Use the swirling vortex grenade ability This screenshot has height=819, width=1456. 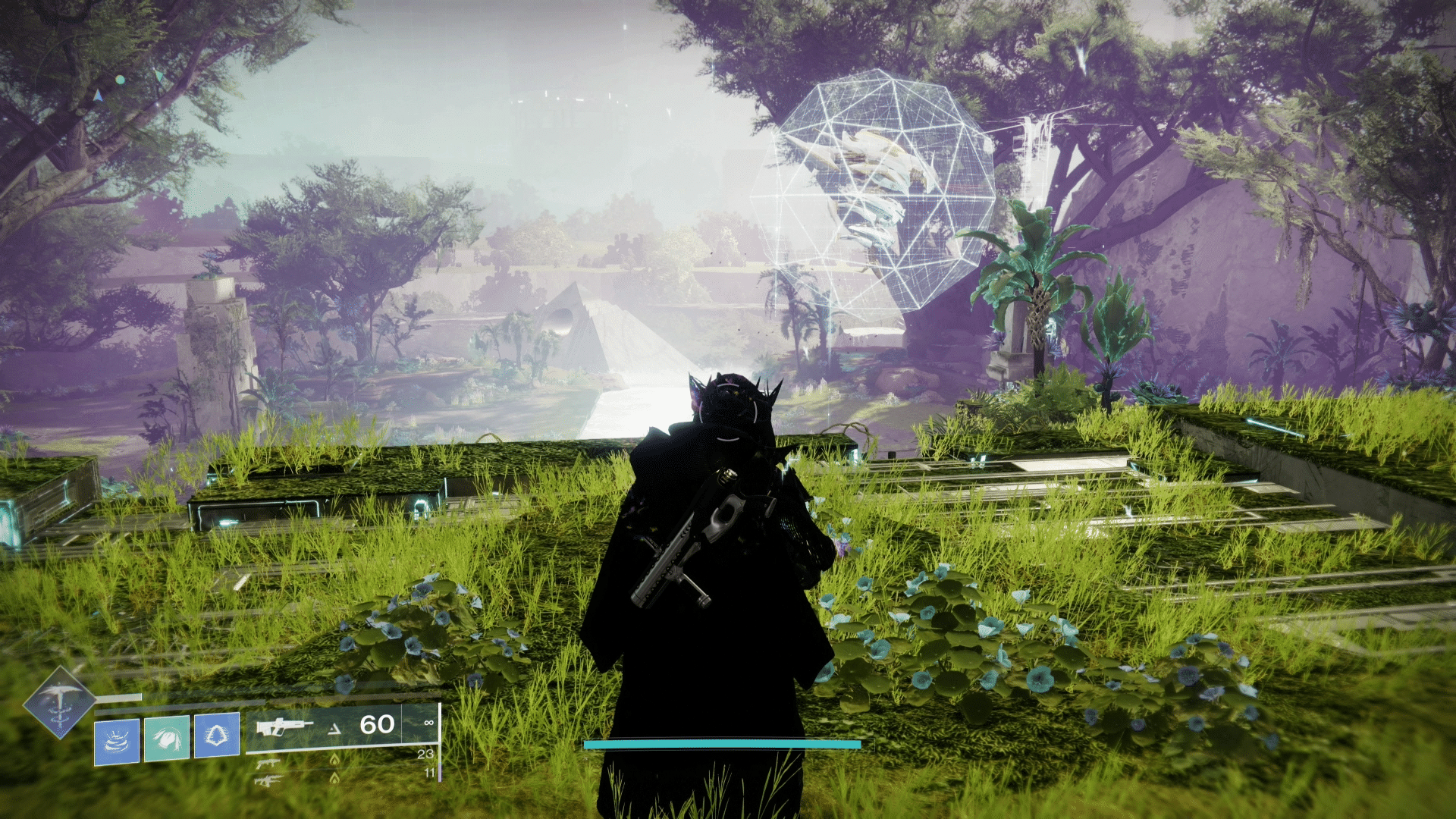117,741
